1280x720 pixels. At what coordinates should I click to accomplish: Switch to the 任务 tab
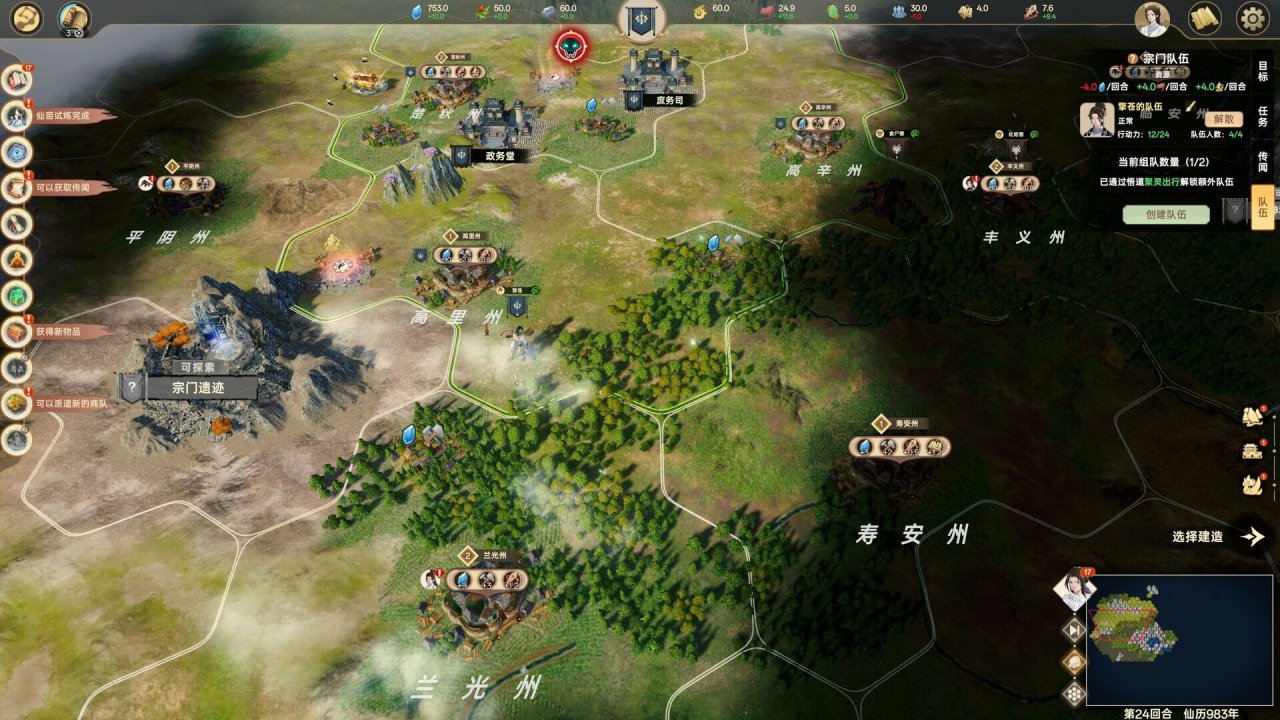pos(1262,113)
